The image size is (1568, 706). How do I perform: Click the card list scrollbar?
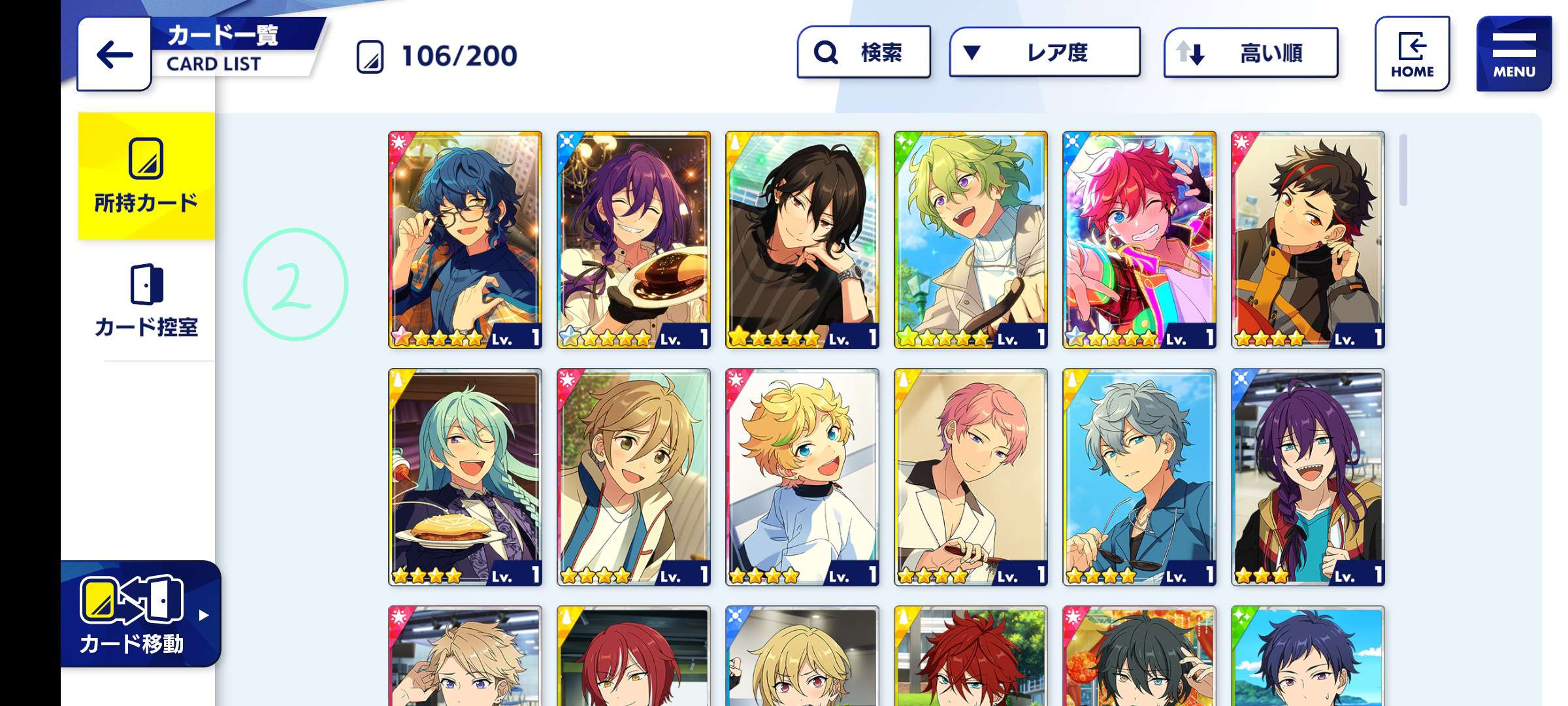1403,170
